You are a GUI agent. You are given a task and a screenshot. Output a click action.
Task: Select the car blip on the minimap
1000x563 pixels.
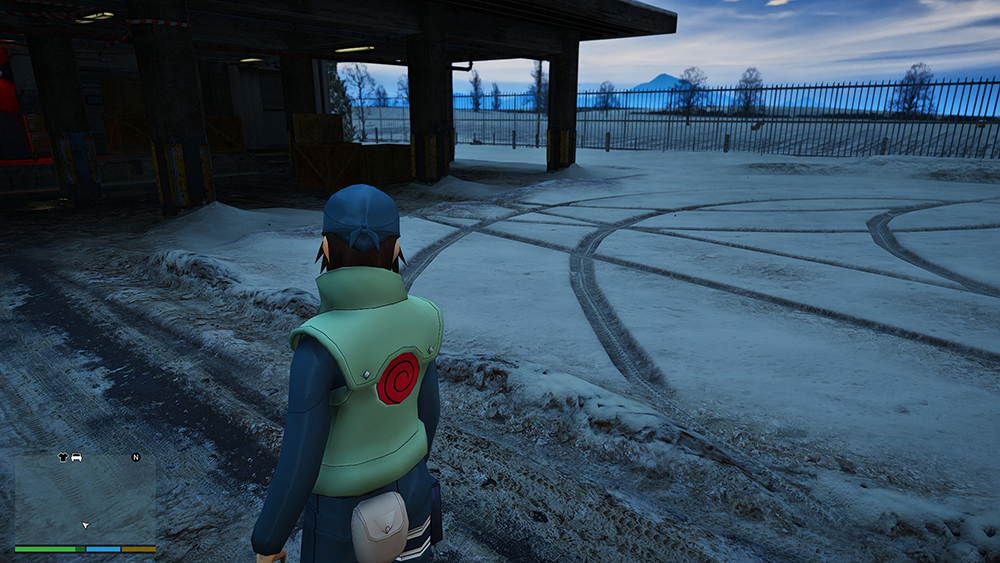click(x=77, y=457)
